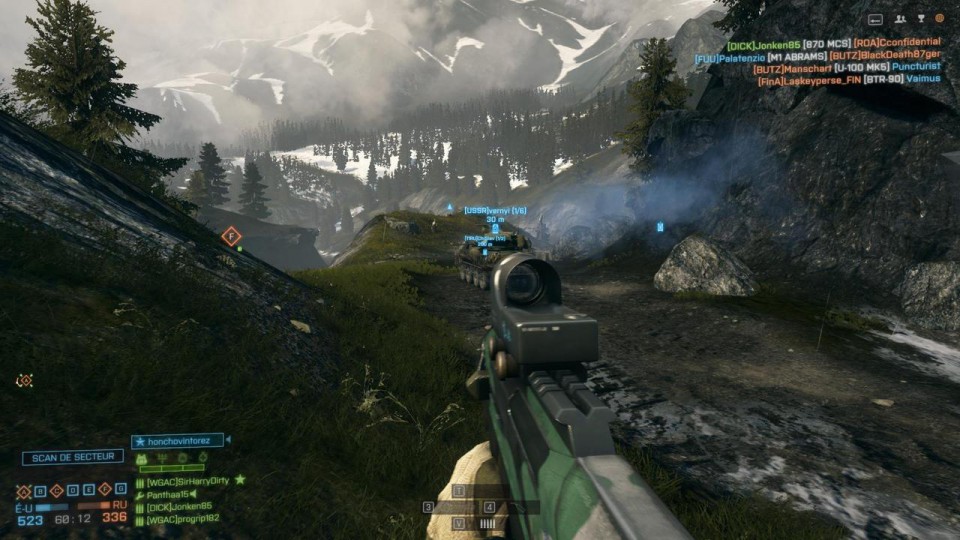Click the two-player squad icon at top right
The image size is (960, 540).
(900, 18)
